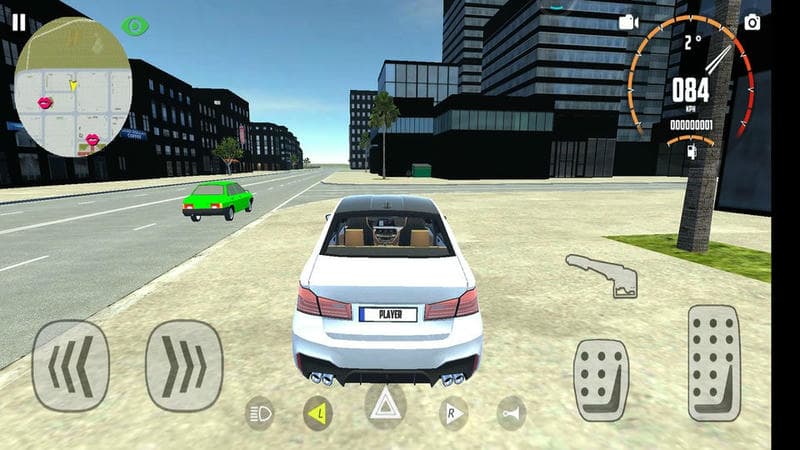Activate the left turn signal
800x450 pixels.
click(x=319, y=412)
